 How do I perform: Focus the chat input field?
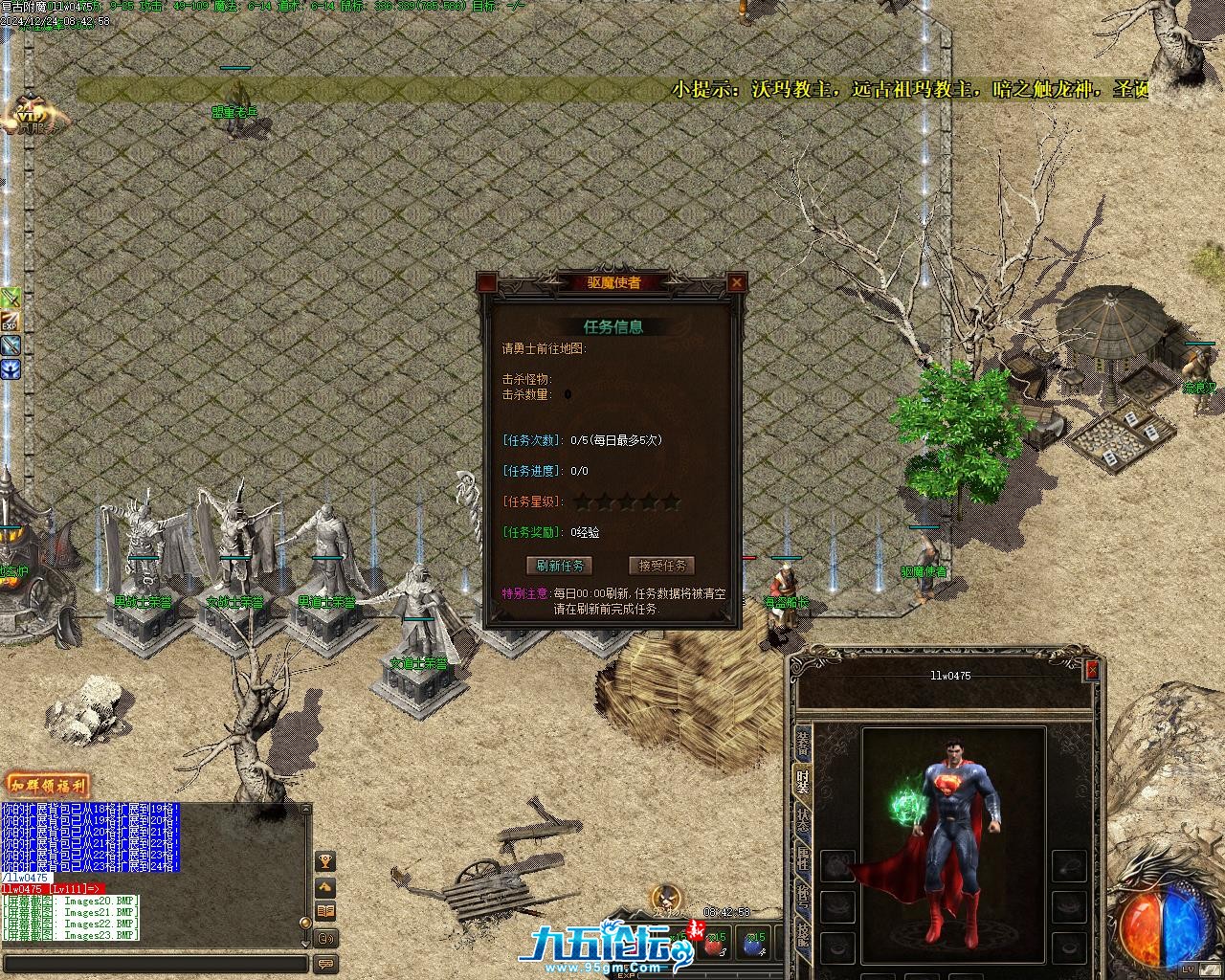(153, 964)
